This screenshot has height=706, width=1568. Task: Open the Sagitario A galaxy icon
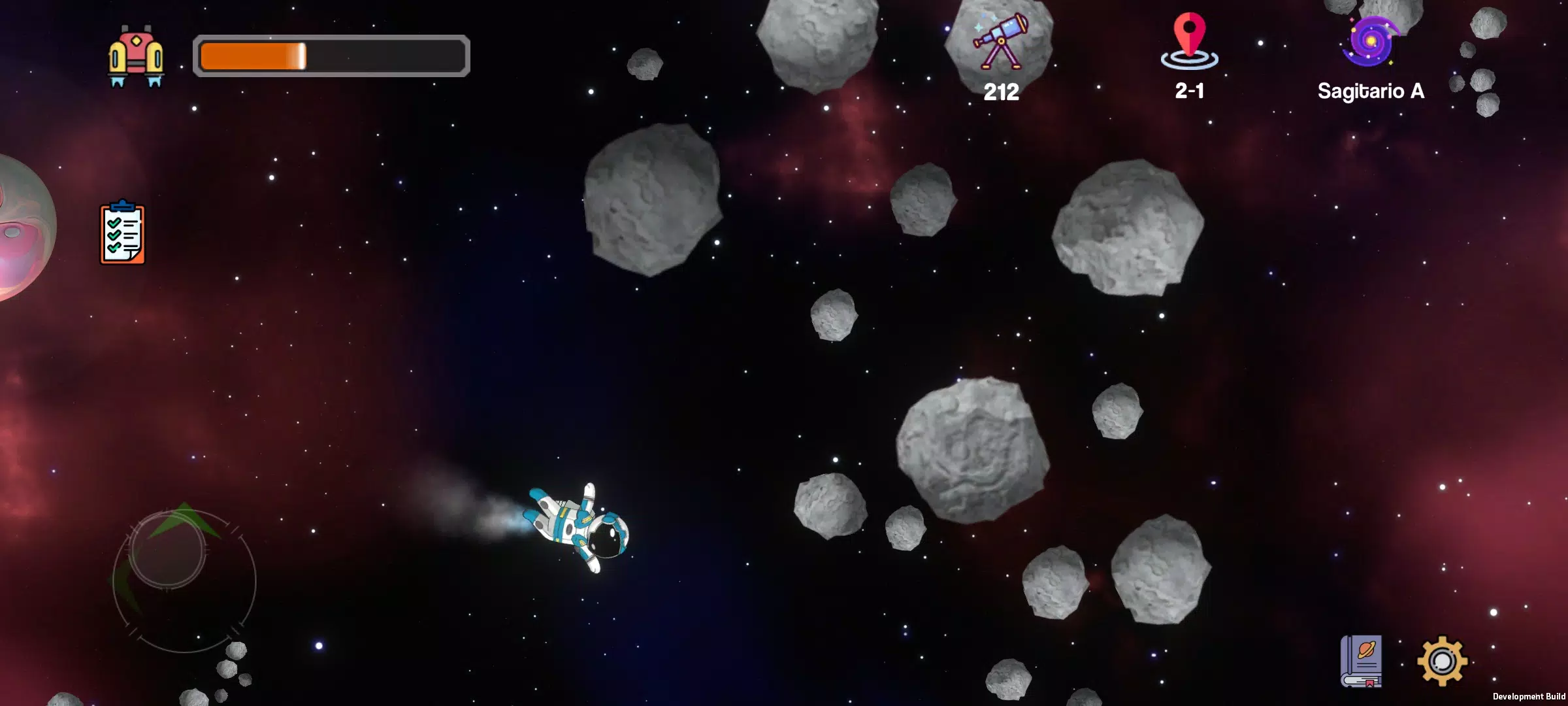tap(1370, 42)
